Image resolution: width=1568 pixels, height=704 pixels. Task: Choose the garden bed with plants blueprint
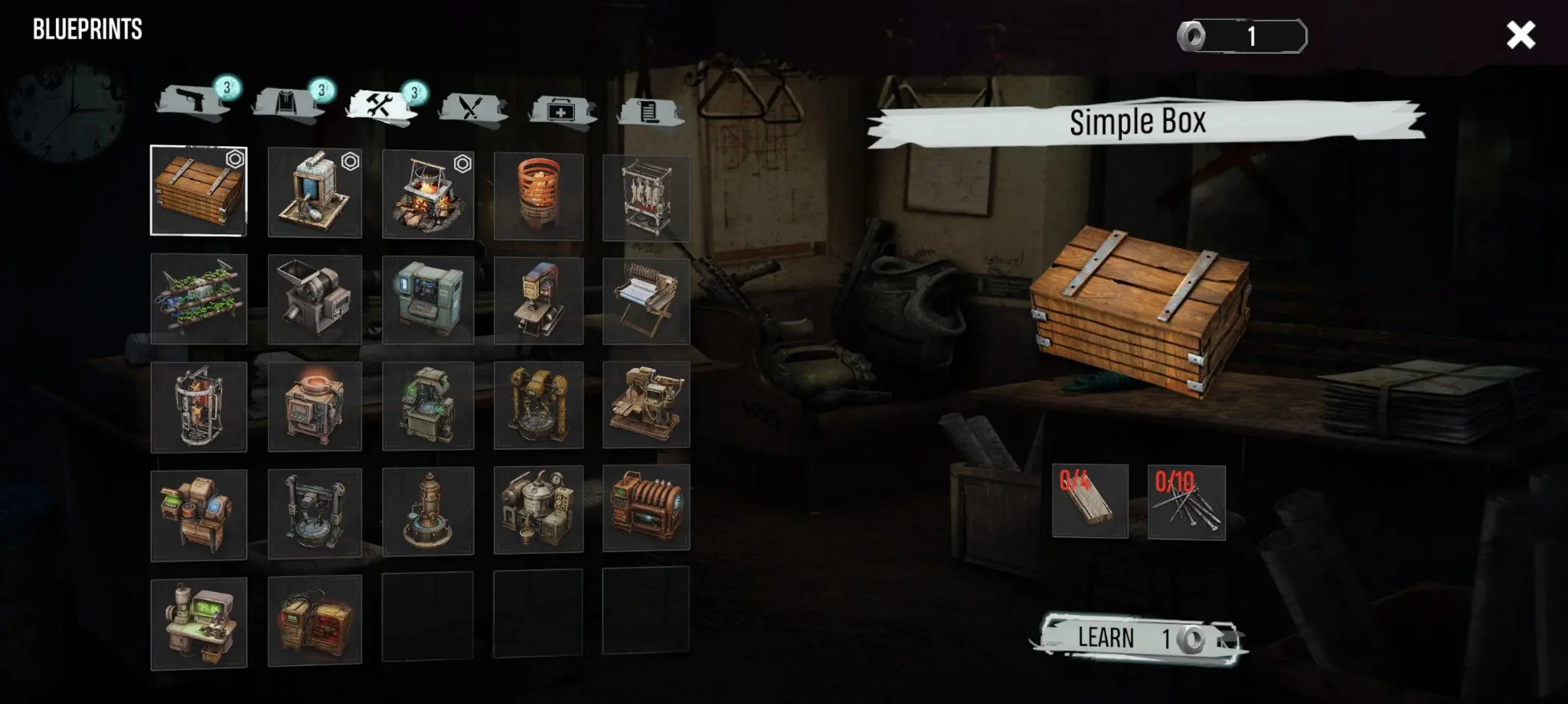[198, 299]
